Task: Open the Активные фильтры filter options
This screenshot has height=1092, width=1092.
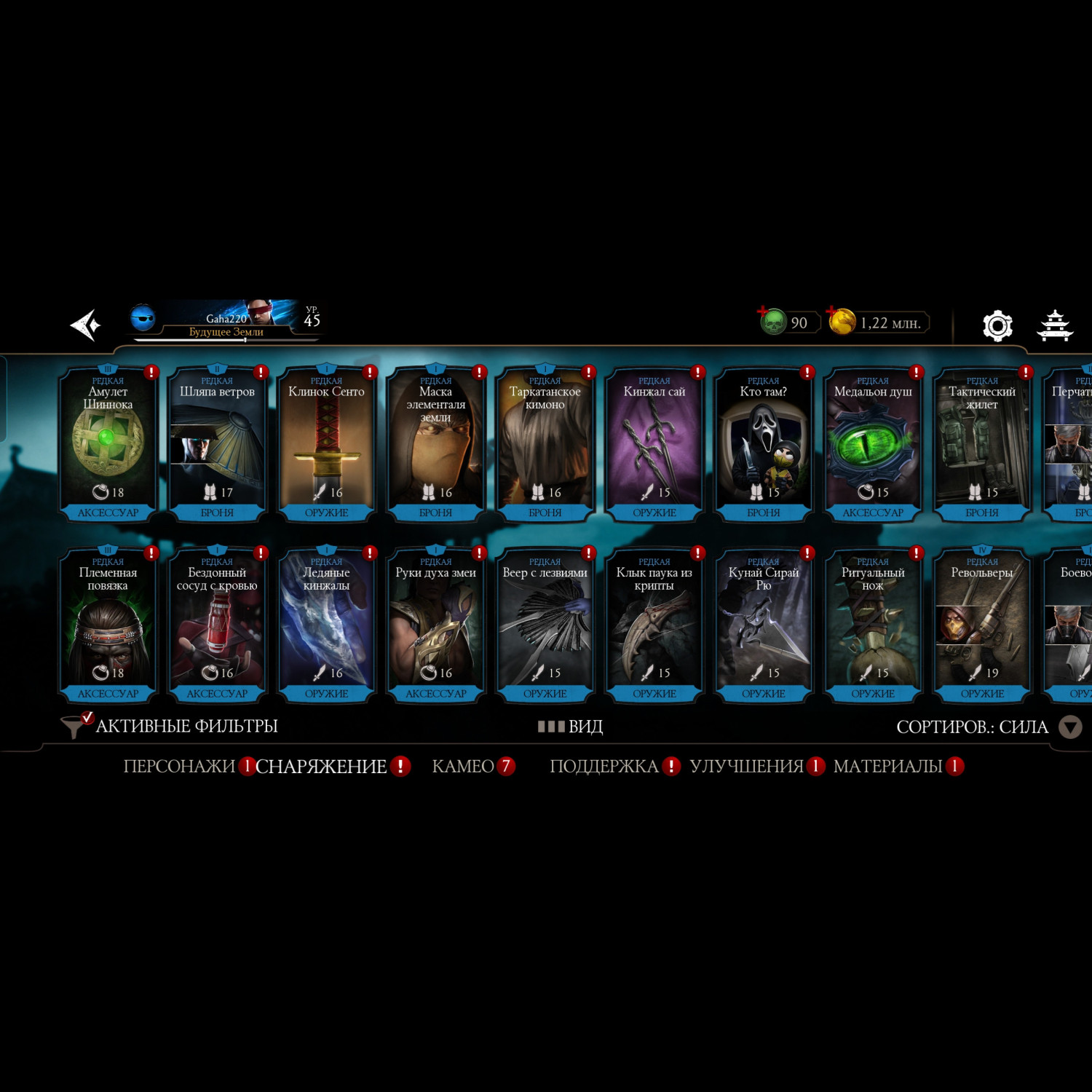Action: click(171, 727)
